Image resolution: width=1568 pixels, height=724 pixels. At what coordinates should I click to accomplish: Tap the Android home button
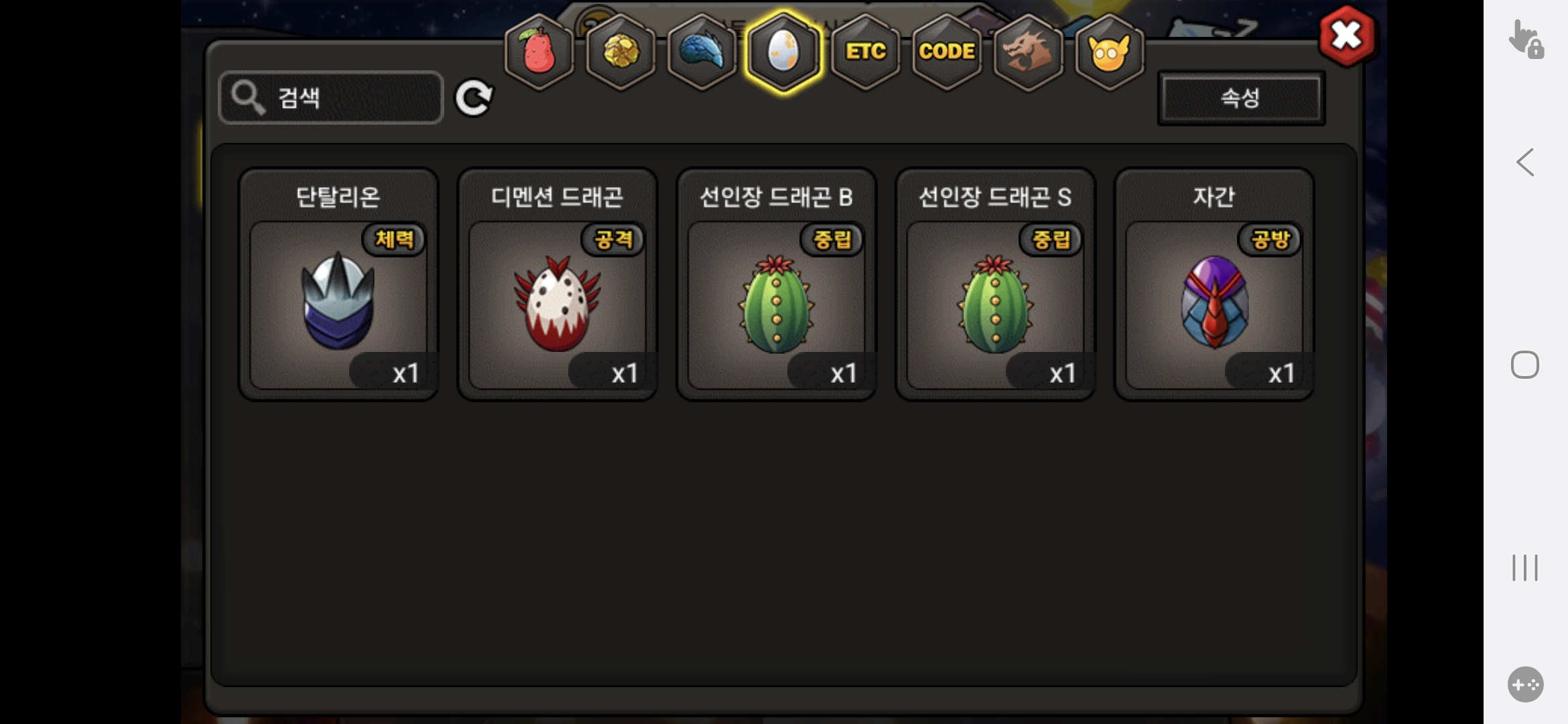1525,365
